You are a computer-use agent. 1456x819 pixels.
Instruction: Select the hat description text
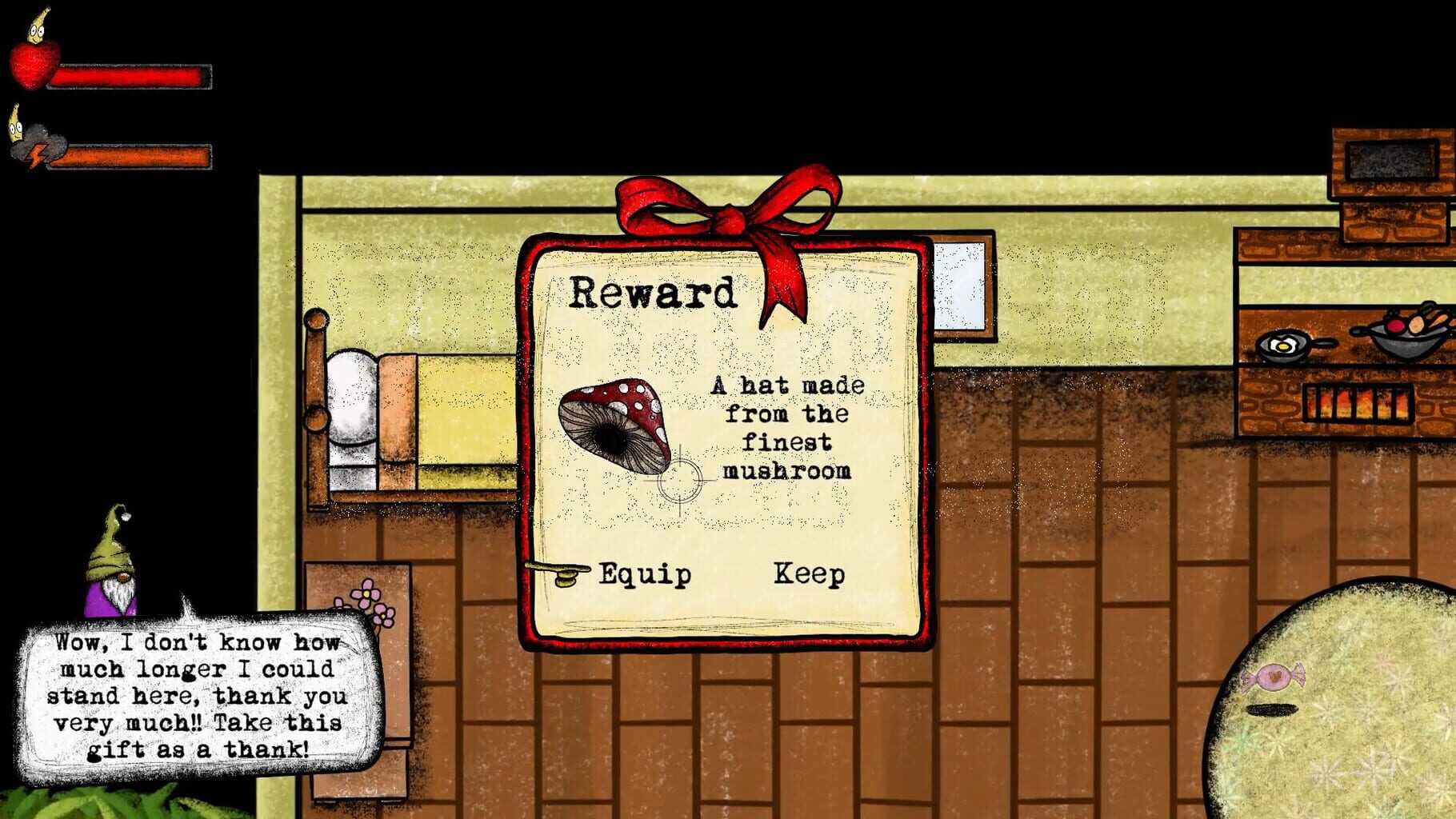tap(786, 428)
